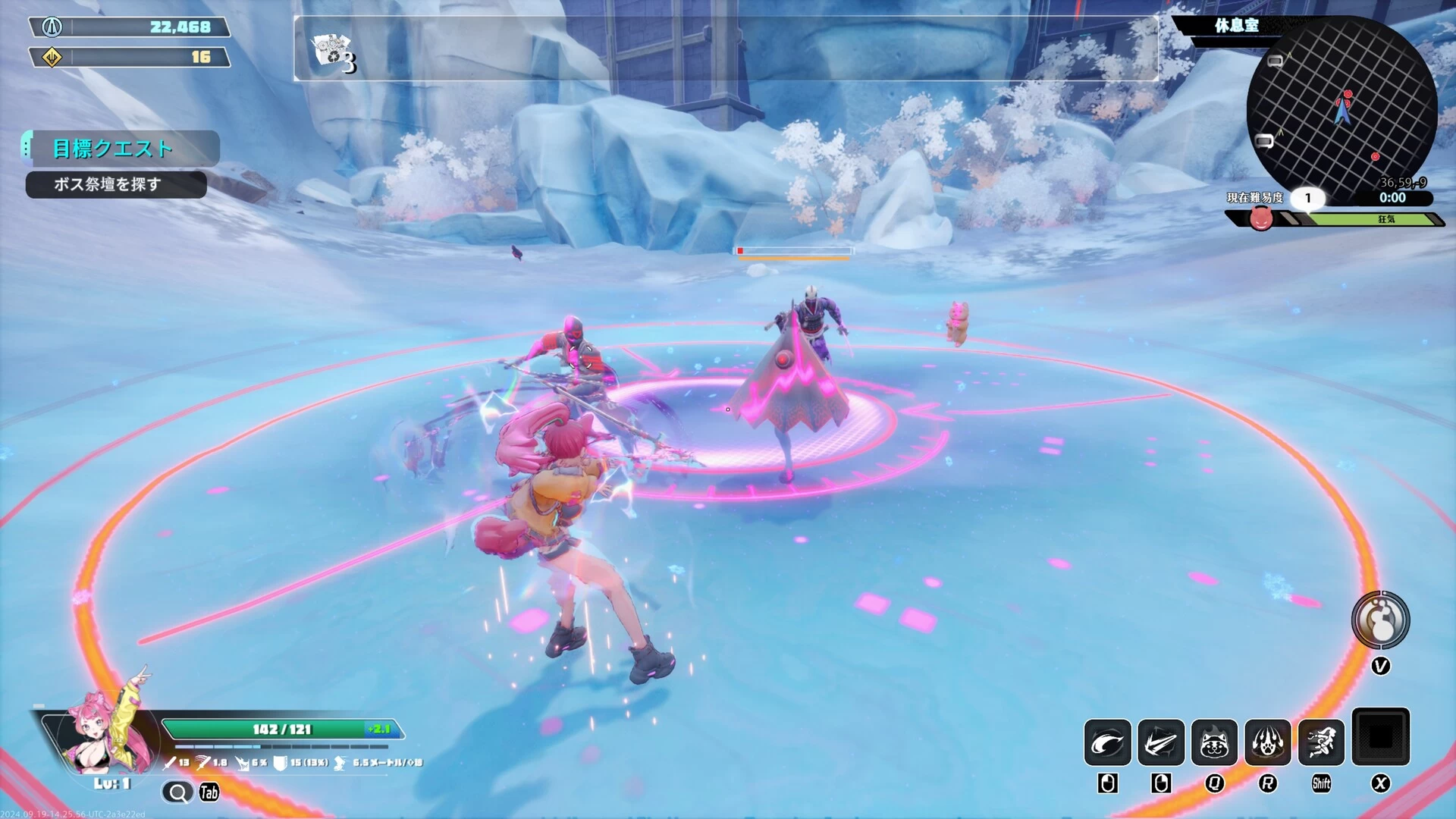Use the gourd flask healing icon
This screenshot has height=819, width=1456.
[1380, 620]
